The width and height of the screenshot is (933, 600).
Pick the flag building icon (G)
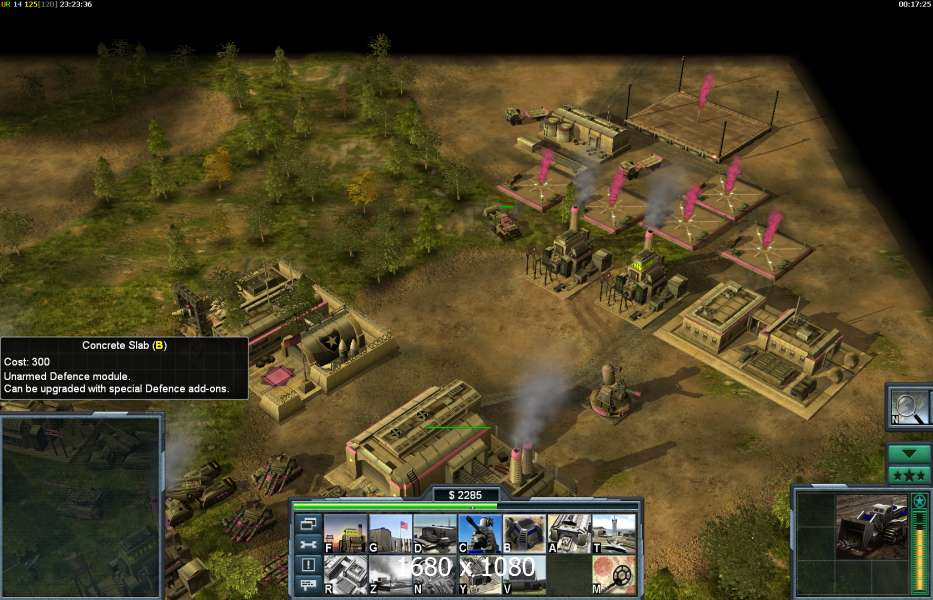coord(389,533)
